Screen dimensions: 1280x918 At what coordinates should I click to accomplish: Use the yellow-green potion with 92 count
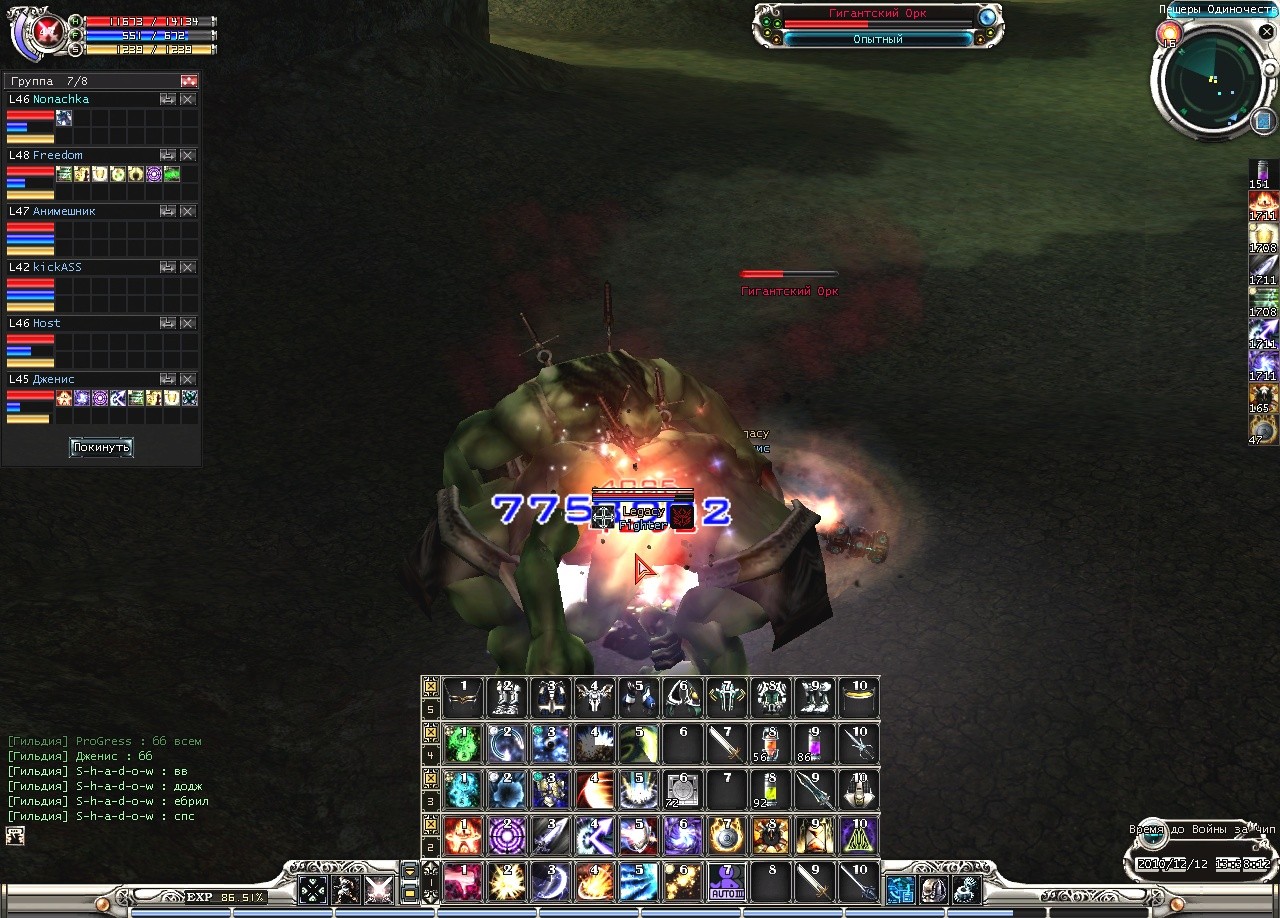click(x=771, y=790)
